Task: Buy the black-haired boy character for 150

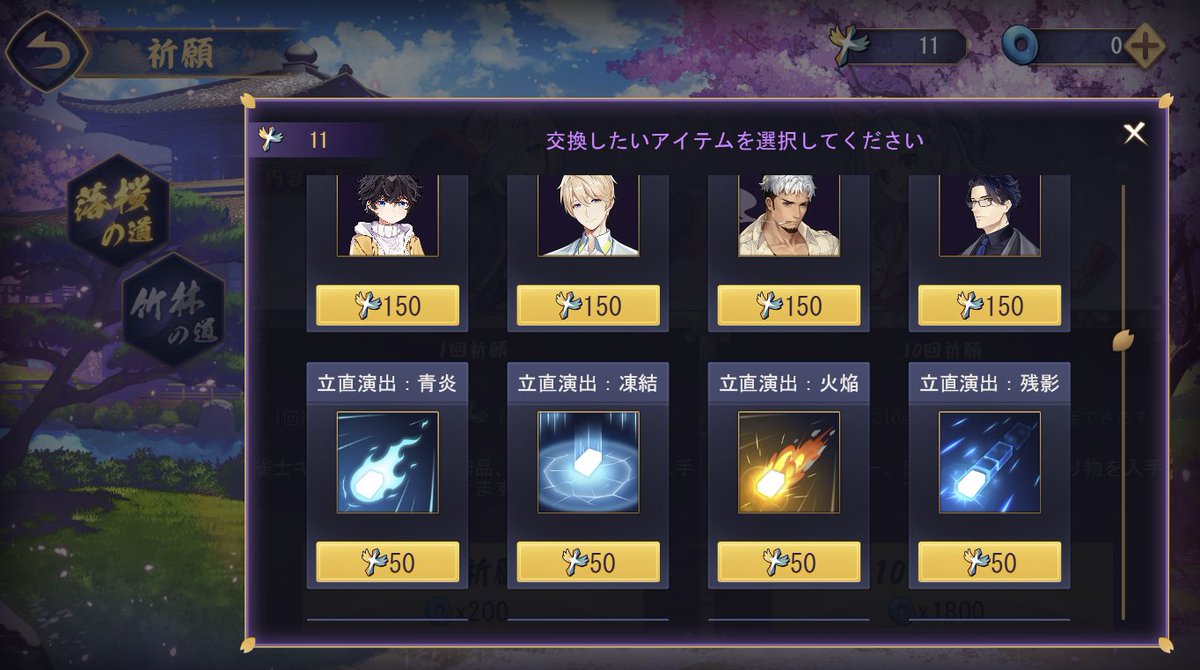Action: [x=388, y=305]
